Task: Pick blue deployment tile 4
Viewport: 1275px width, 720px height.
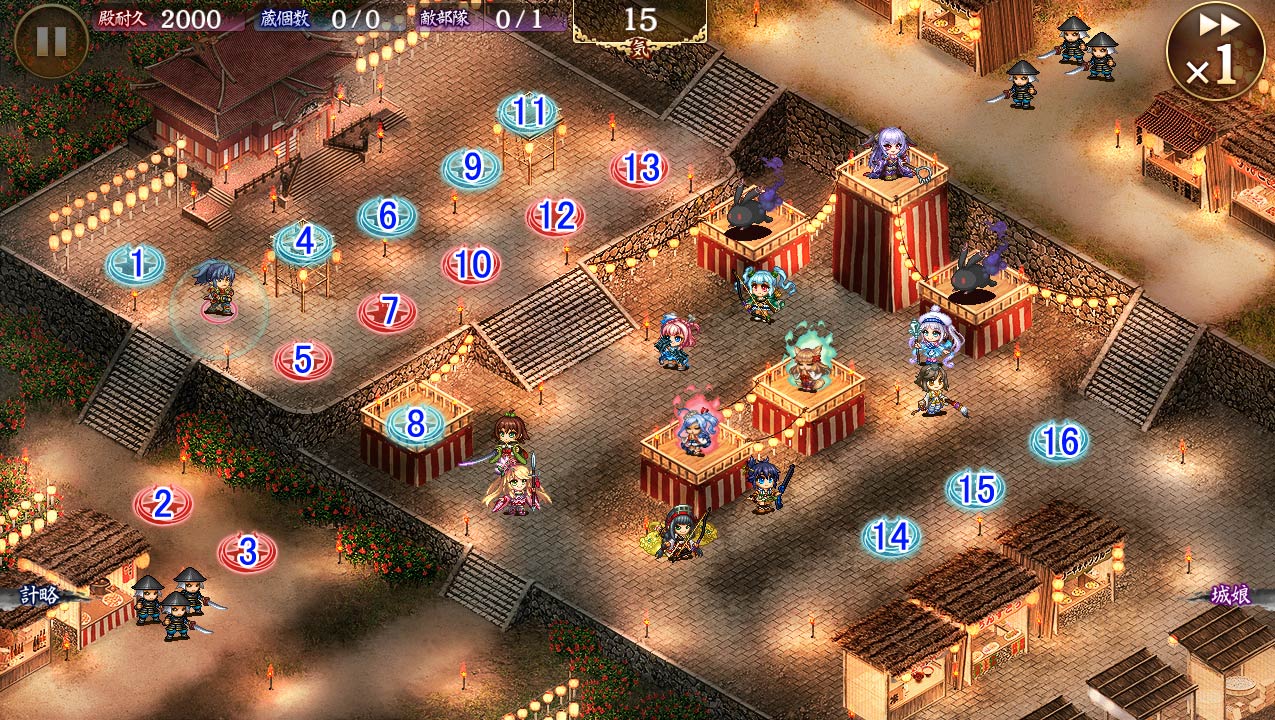Action: (304, 241)
